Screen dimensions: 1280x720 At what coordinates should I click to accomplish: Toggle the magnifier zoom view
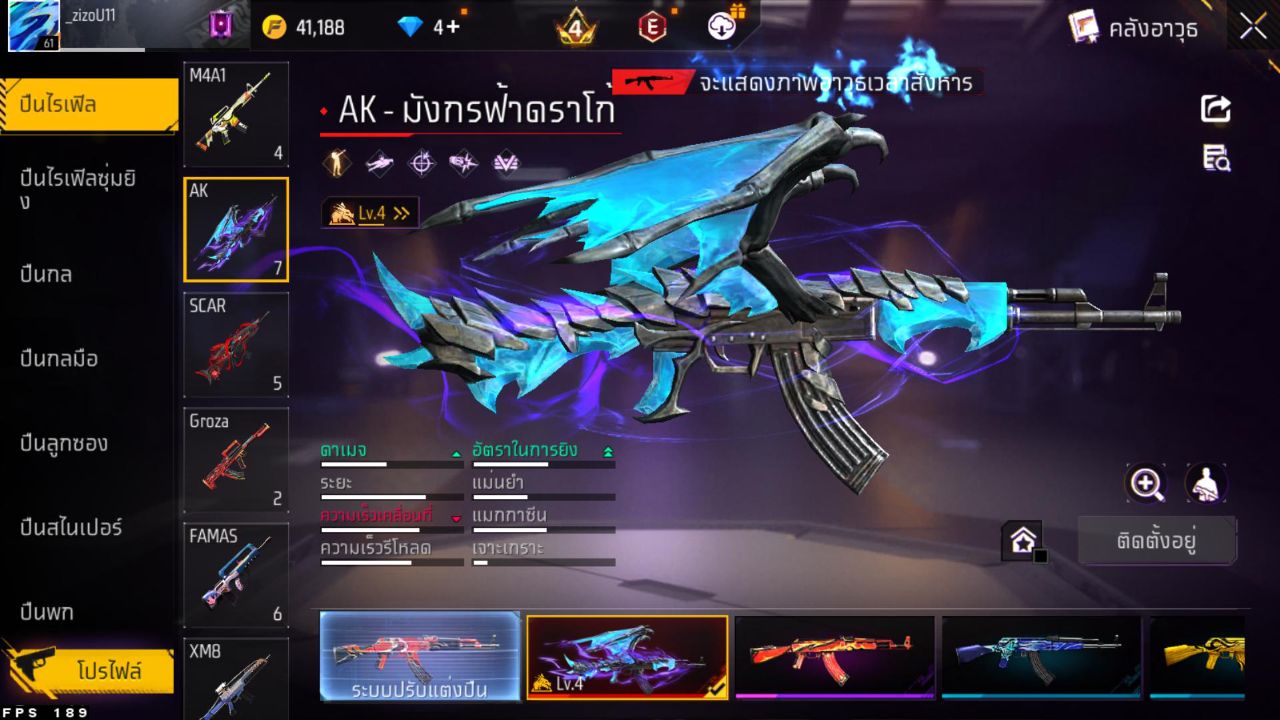pyautogui.click(x=1146, y=484)
